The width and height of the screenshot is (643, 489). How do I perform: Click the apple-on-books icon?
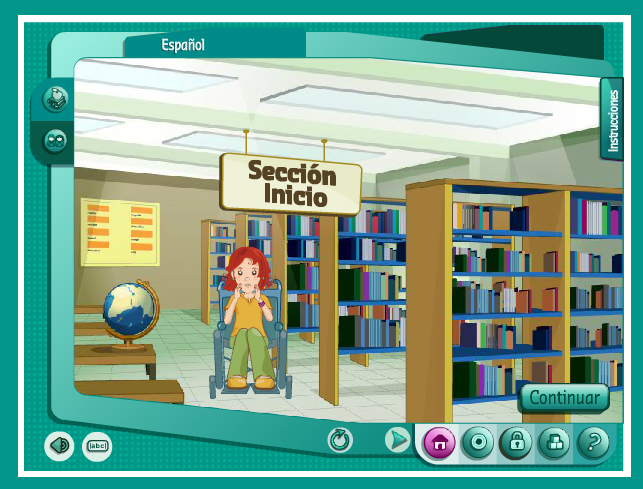(56, 99)
